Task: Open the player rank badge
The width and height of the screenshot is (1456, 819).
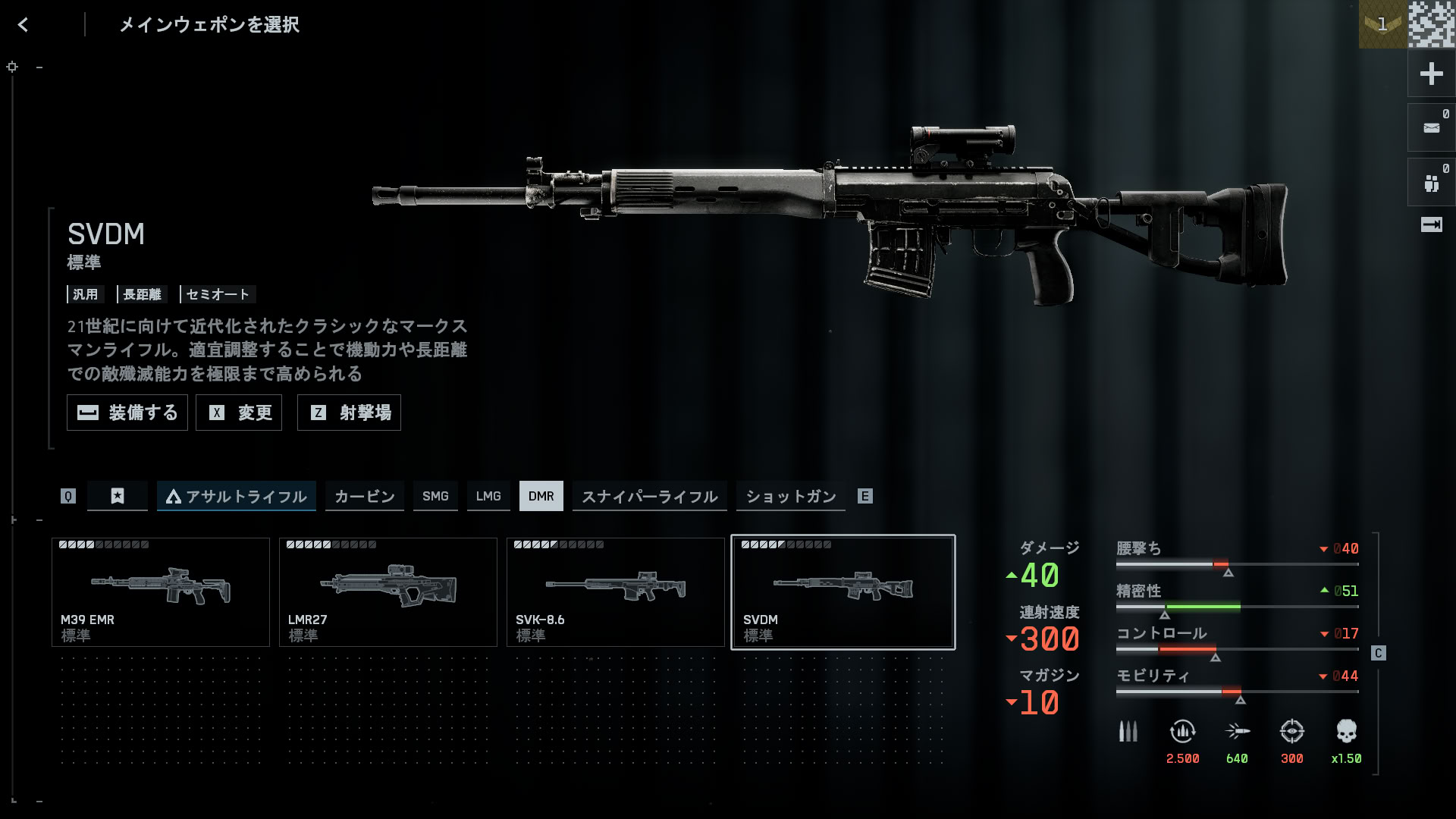Action: tap(1382, 24)
